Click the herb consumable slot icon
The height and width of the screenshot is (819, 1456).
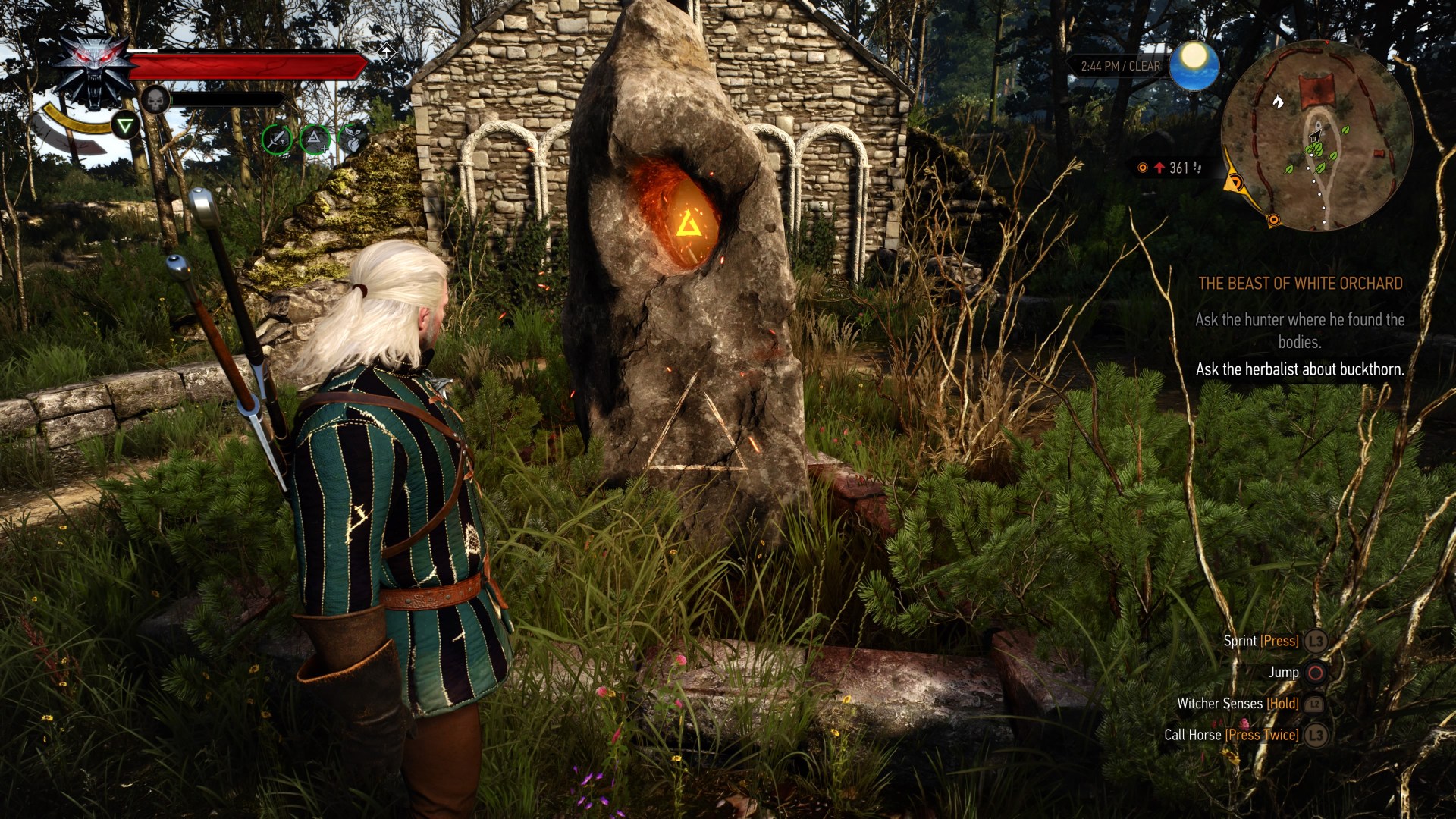tap(353, 140)
